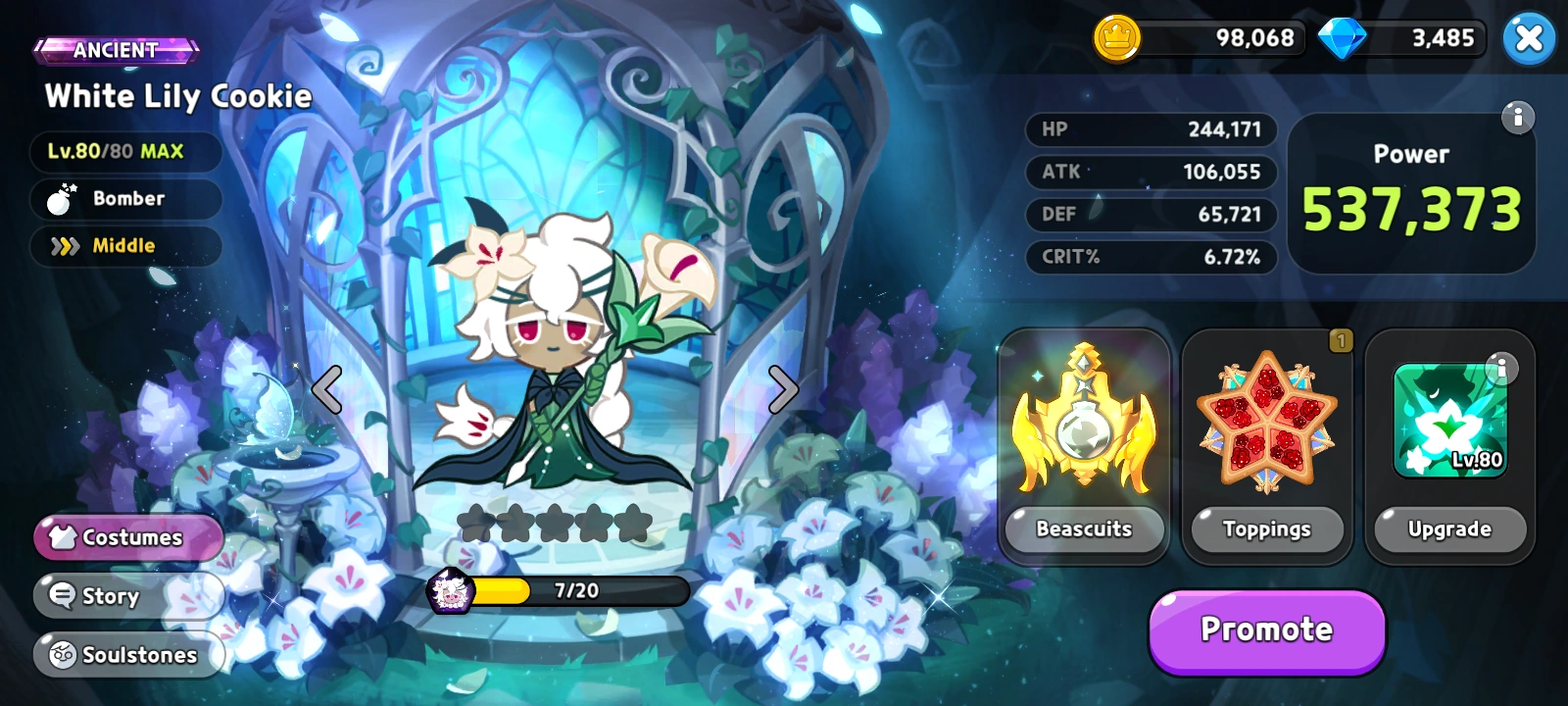The image size is (1568, 706).
Task: Show the next cookie using the right chevron
Action: click(781, 389)
